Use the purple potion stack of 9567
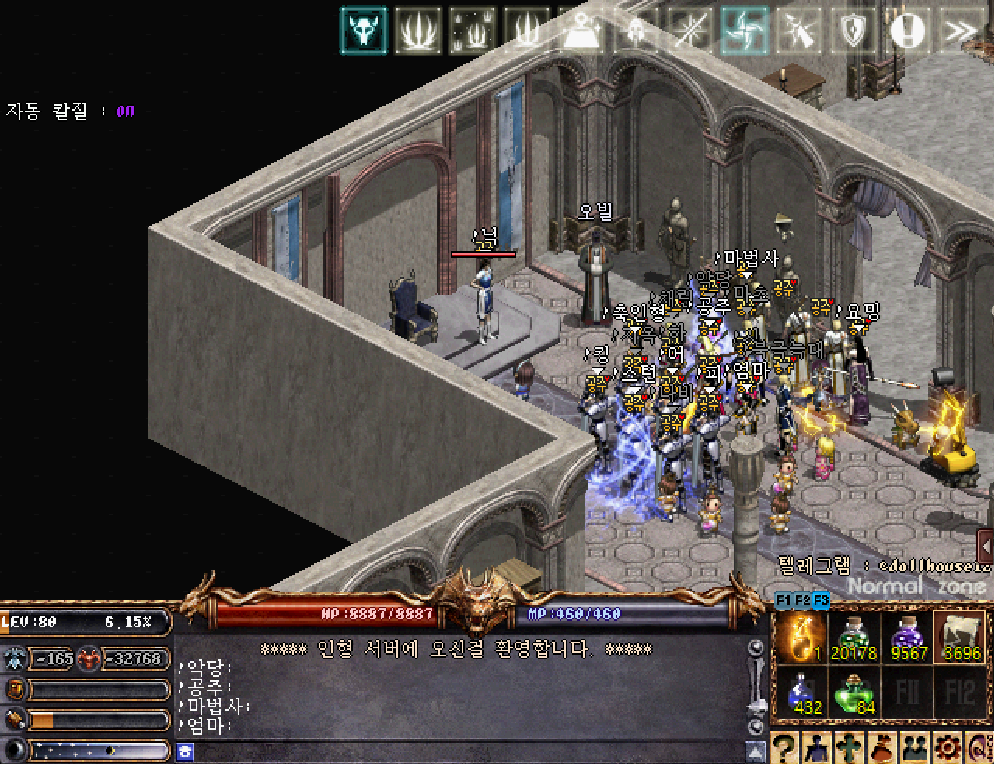Image resolution: width=994 pixels, height=764 pixels. point(906,636)
